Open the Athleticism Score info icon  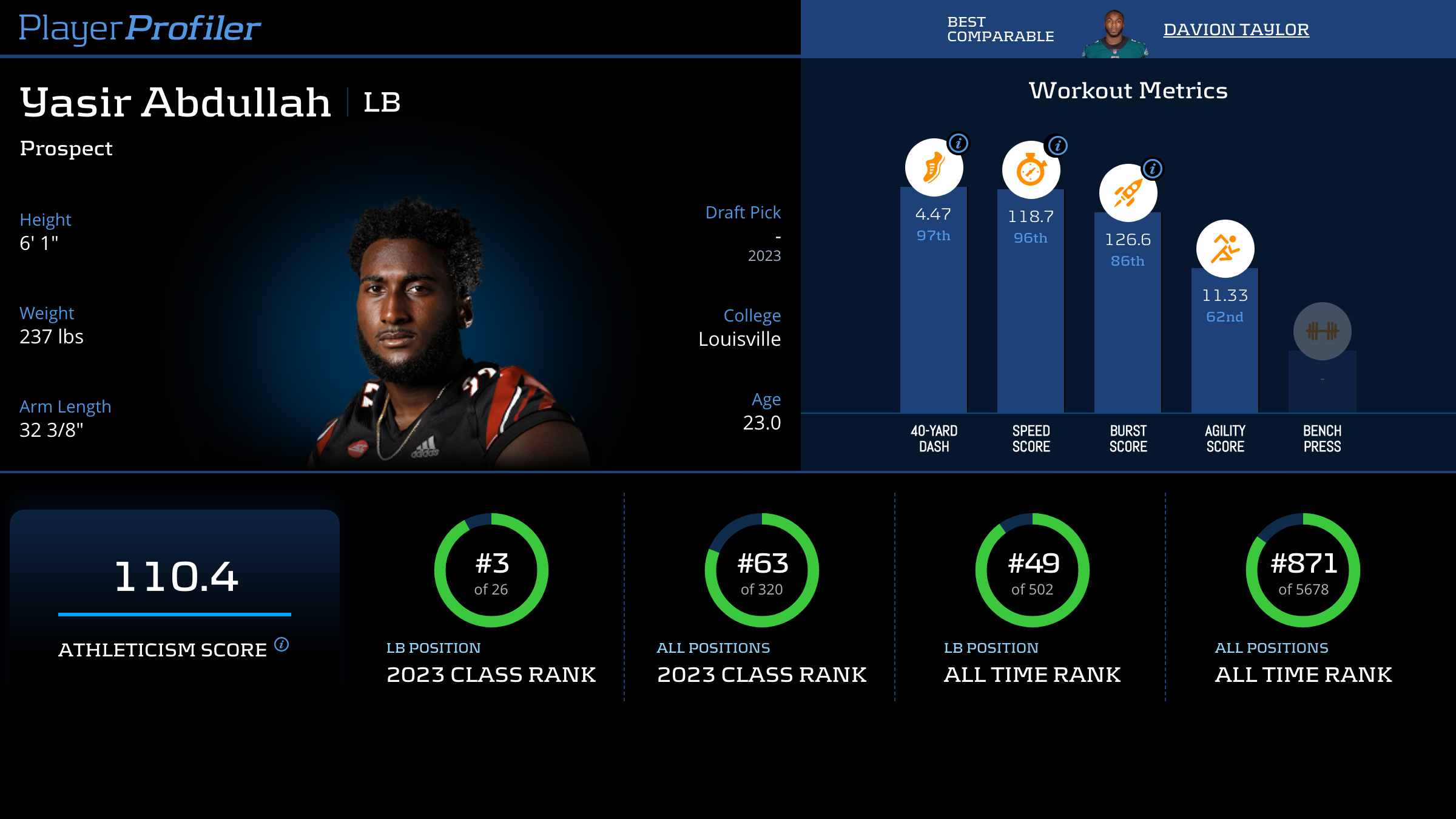(281, 644)
